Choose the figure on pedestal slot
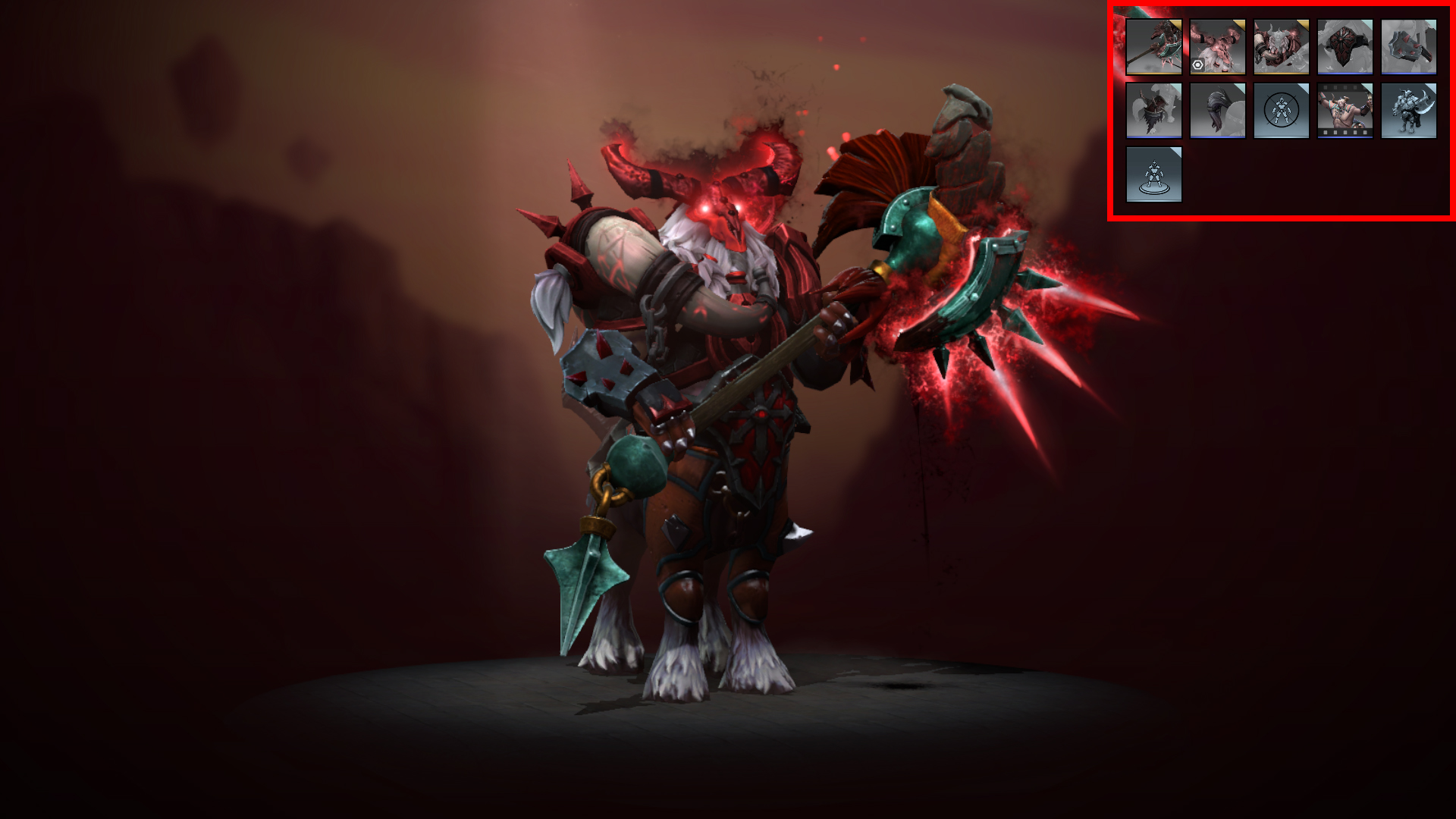1456x819 pixels. click(x=1153, y=174)
